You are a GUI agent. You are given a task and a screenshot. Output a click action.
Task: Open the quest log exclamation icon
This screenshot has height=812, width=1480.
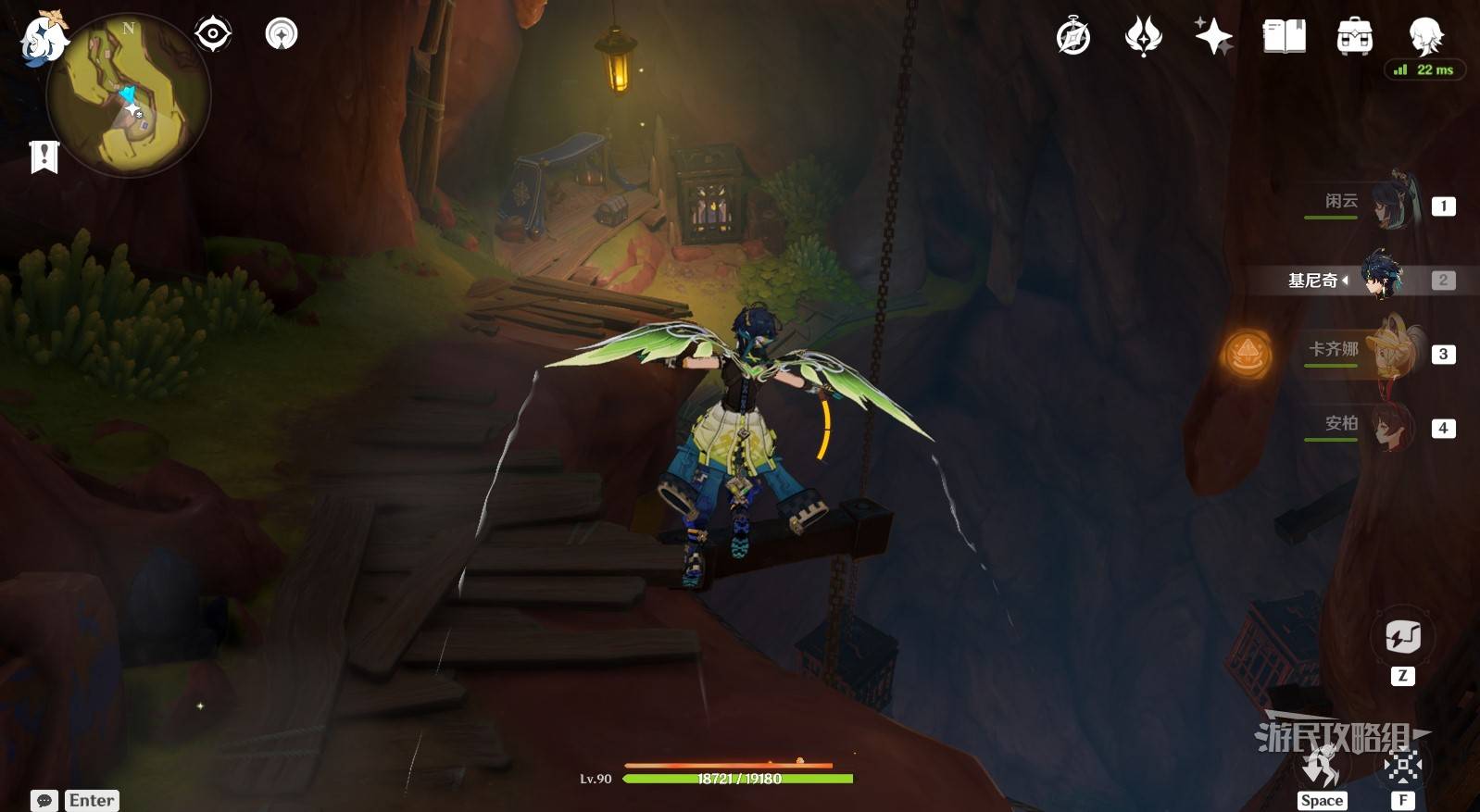44,156
